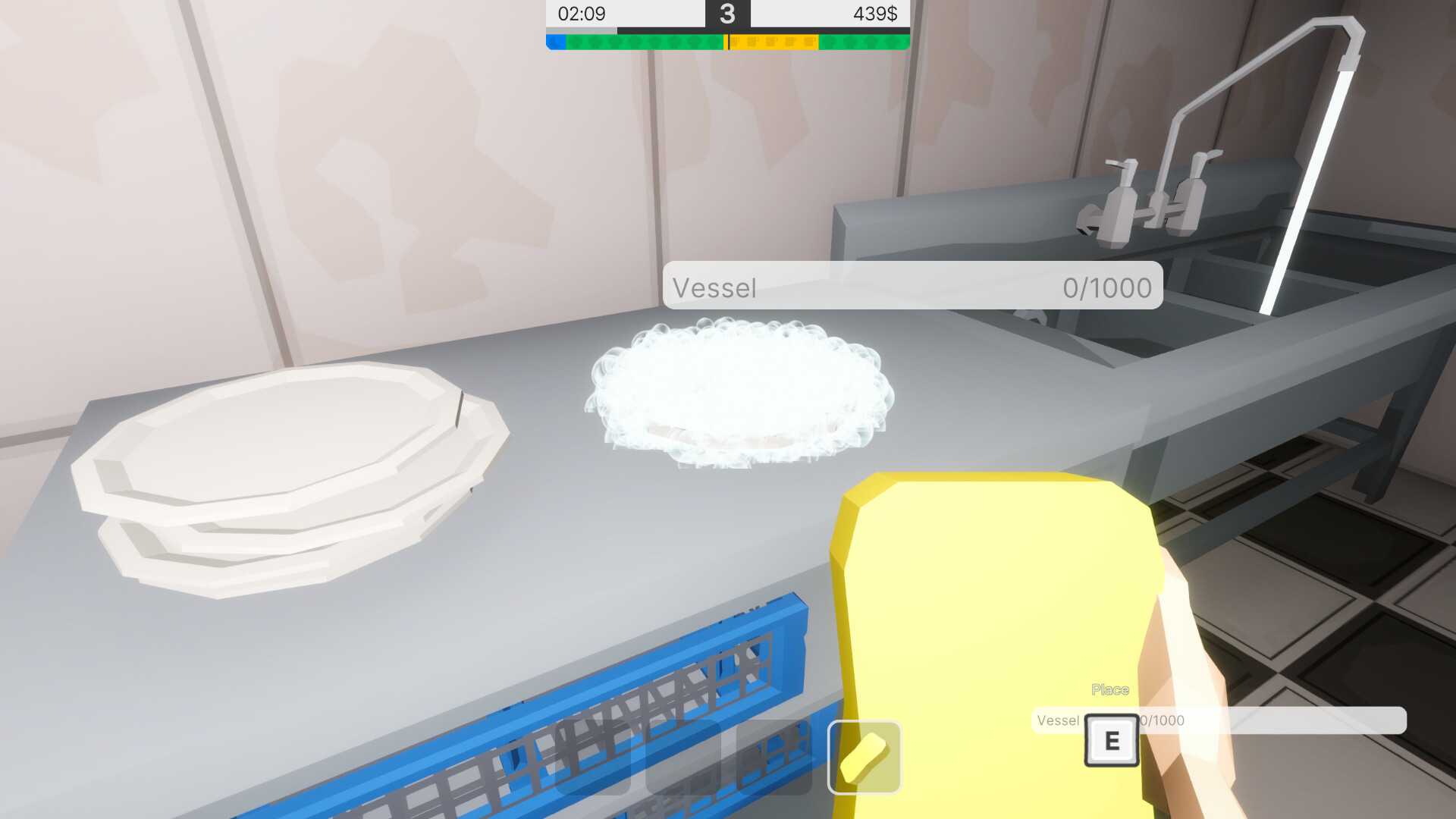Click the small Vessel label near the E prompt
Image resolution: width=1456 pixels, height=819 pixels.
pyautogui.click(x=1058, y=720)
